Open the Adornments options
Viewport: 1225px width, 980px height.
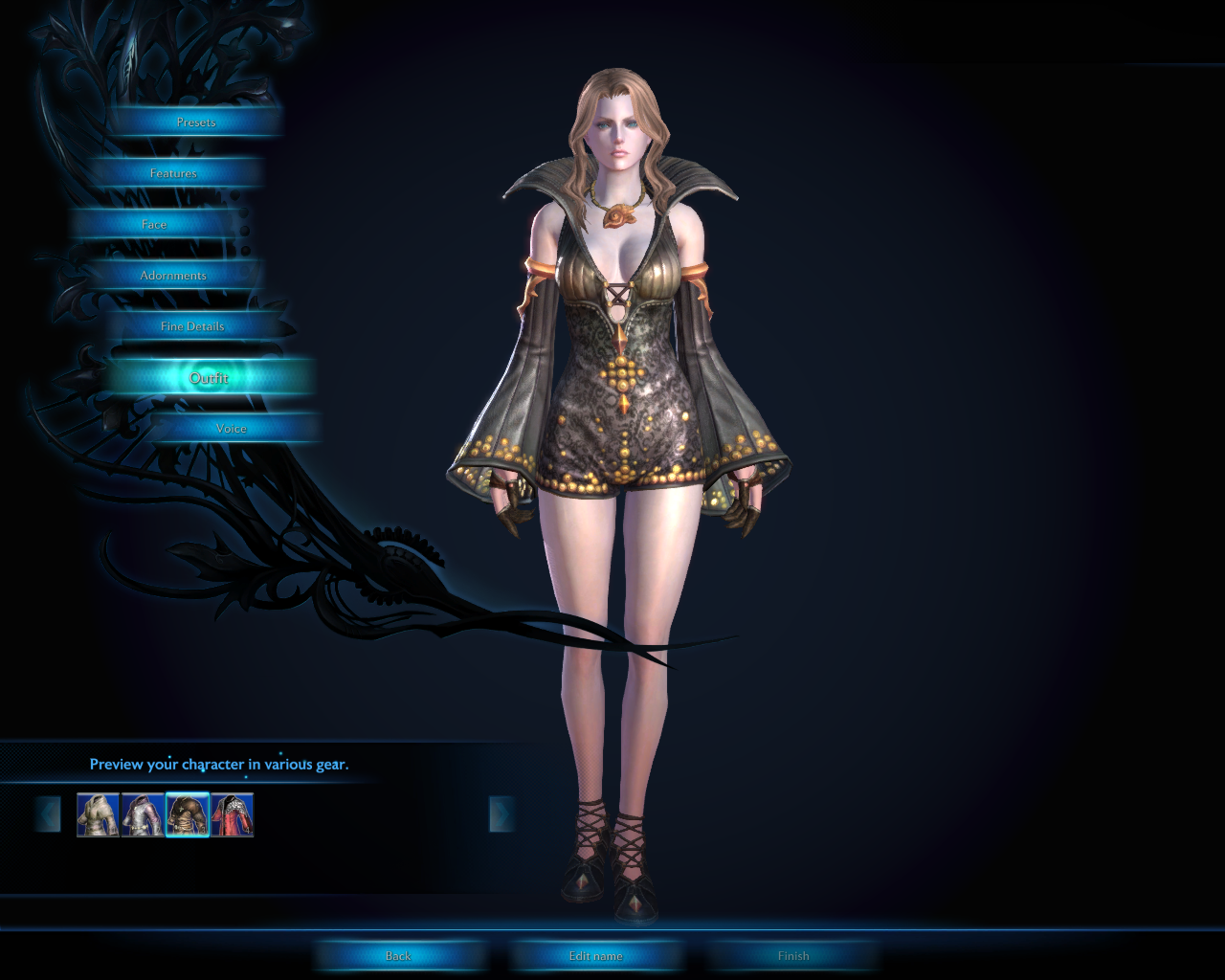tap(173, 276)
